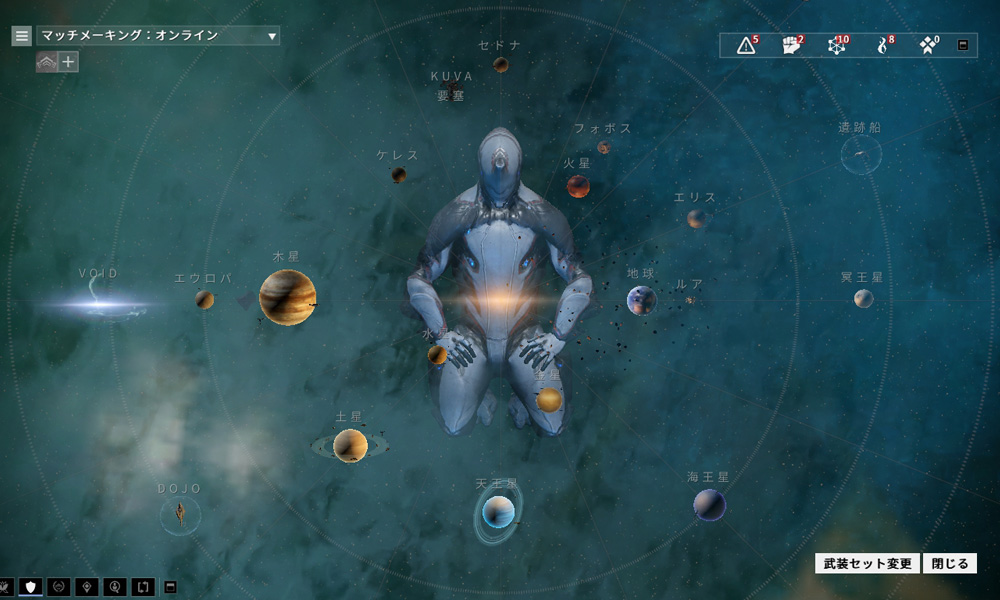The image size is (1000, 600).
Task: Open the fist invasions icon
Action: pos(792,45)
